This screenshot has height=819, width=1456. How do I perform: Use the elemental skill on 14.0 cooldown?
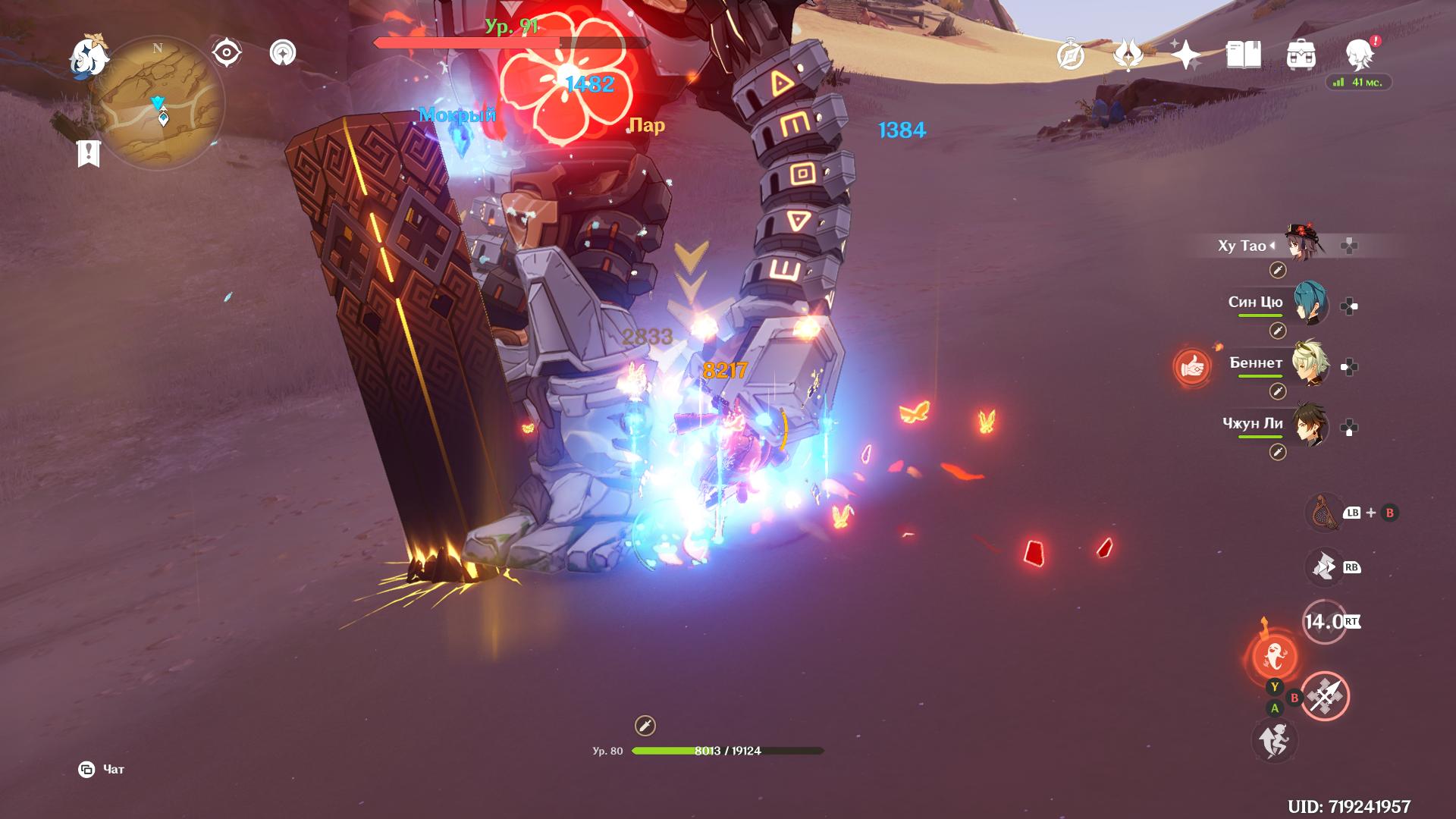pos(1324,622)
